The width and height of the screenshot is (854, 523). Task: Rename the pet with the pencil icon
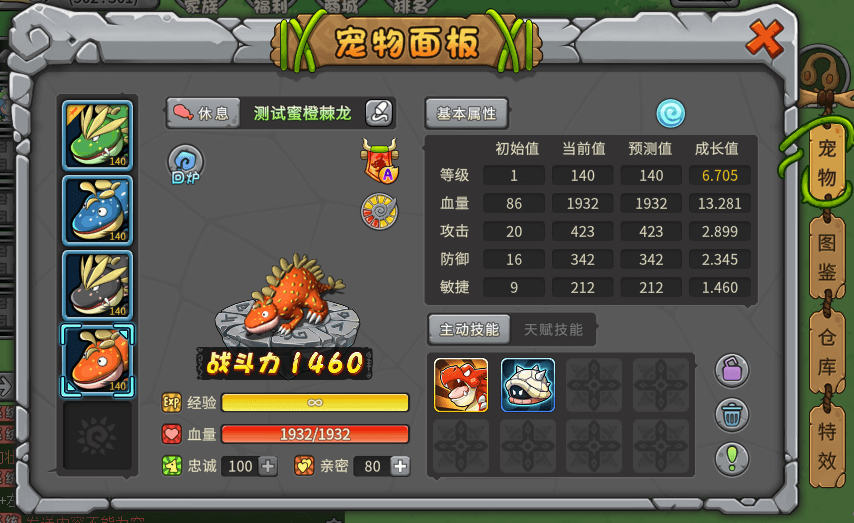click(379, 113)
